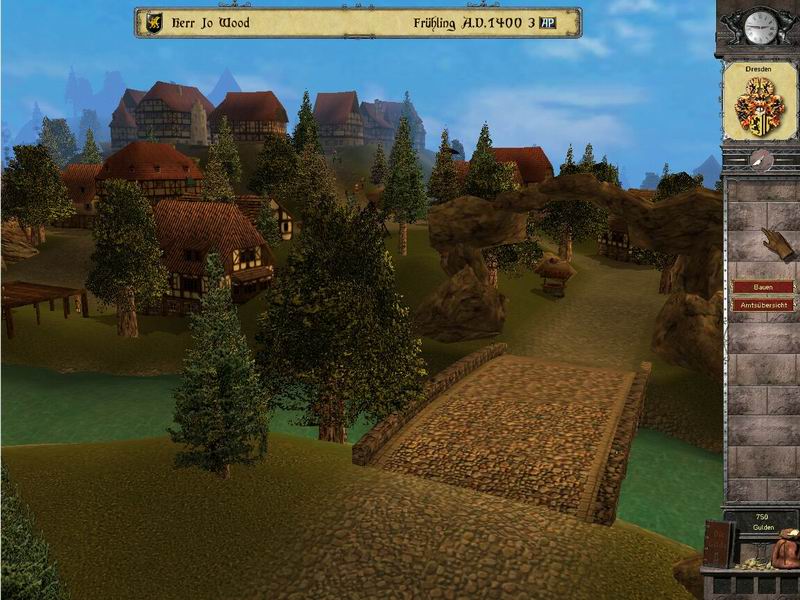
Task: Click the clock on the tower
Action: (762, 26)
